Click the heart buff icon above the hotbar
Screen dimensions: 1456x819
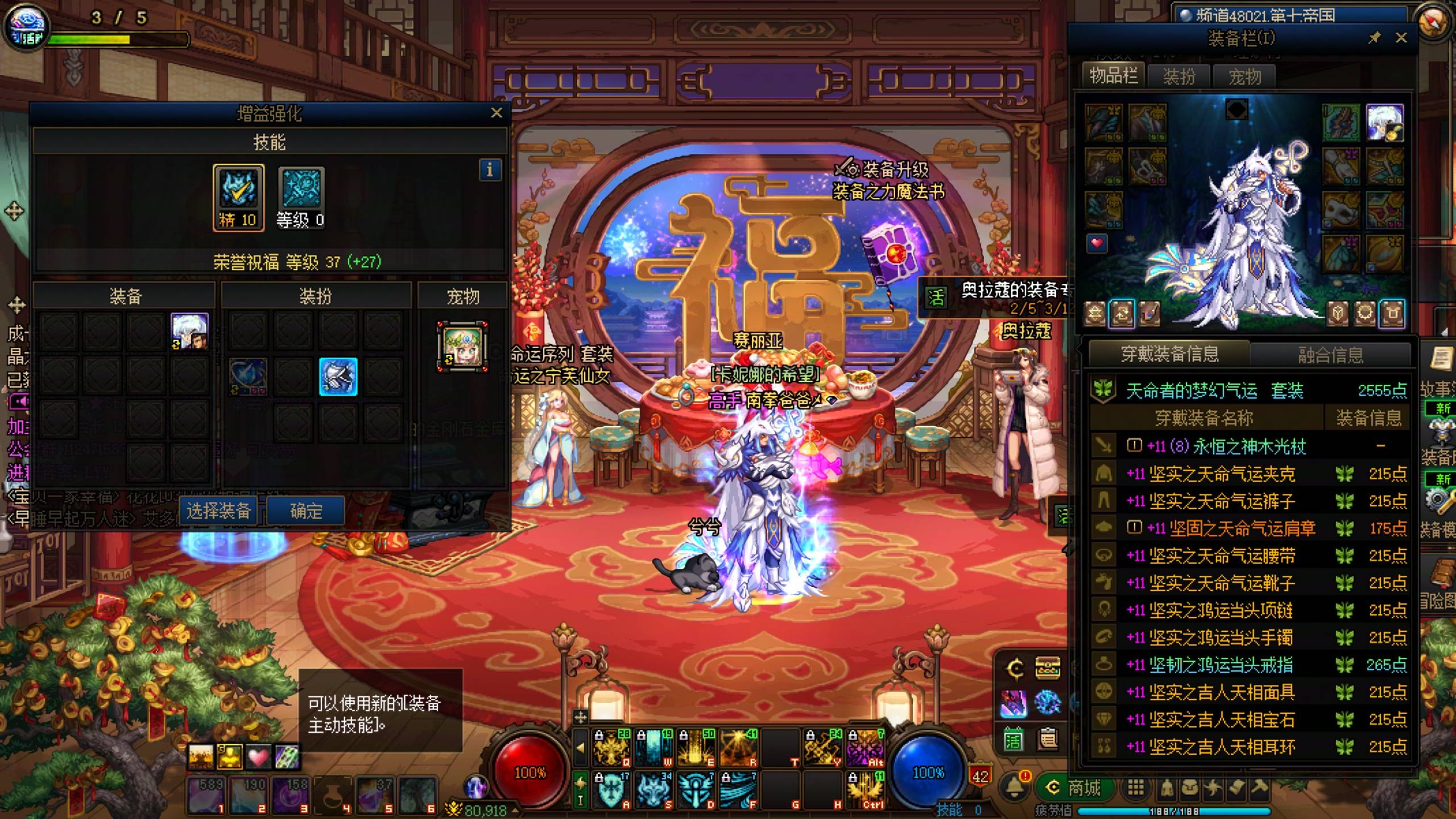[x=258, y=757]
